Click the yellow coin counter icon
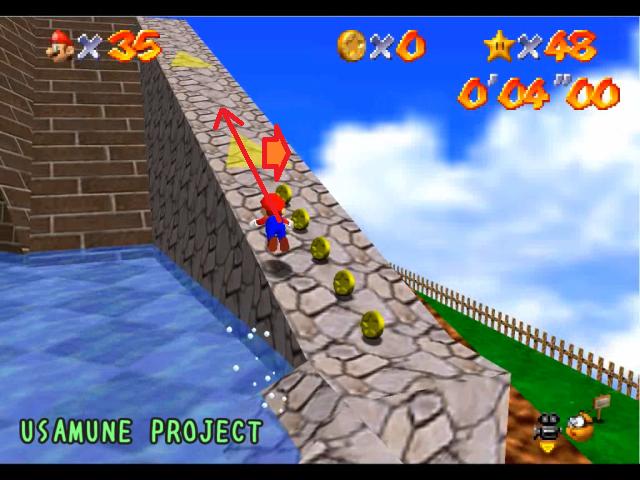The image size is (640, 480). (x=351, y=44)
